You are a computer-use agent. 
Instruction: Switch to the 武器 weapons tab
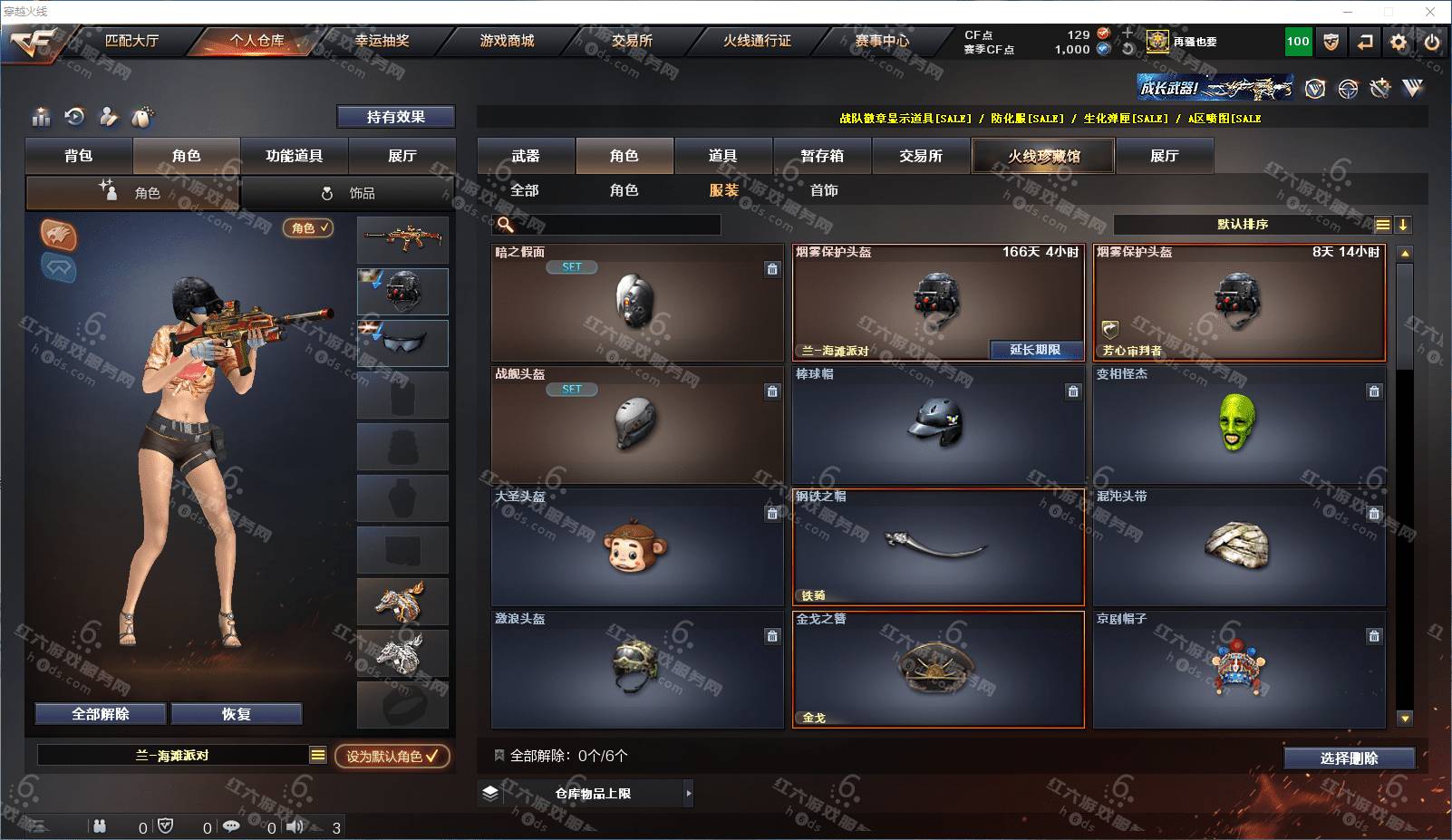coord(526,156)
